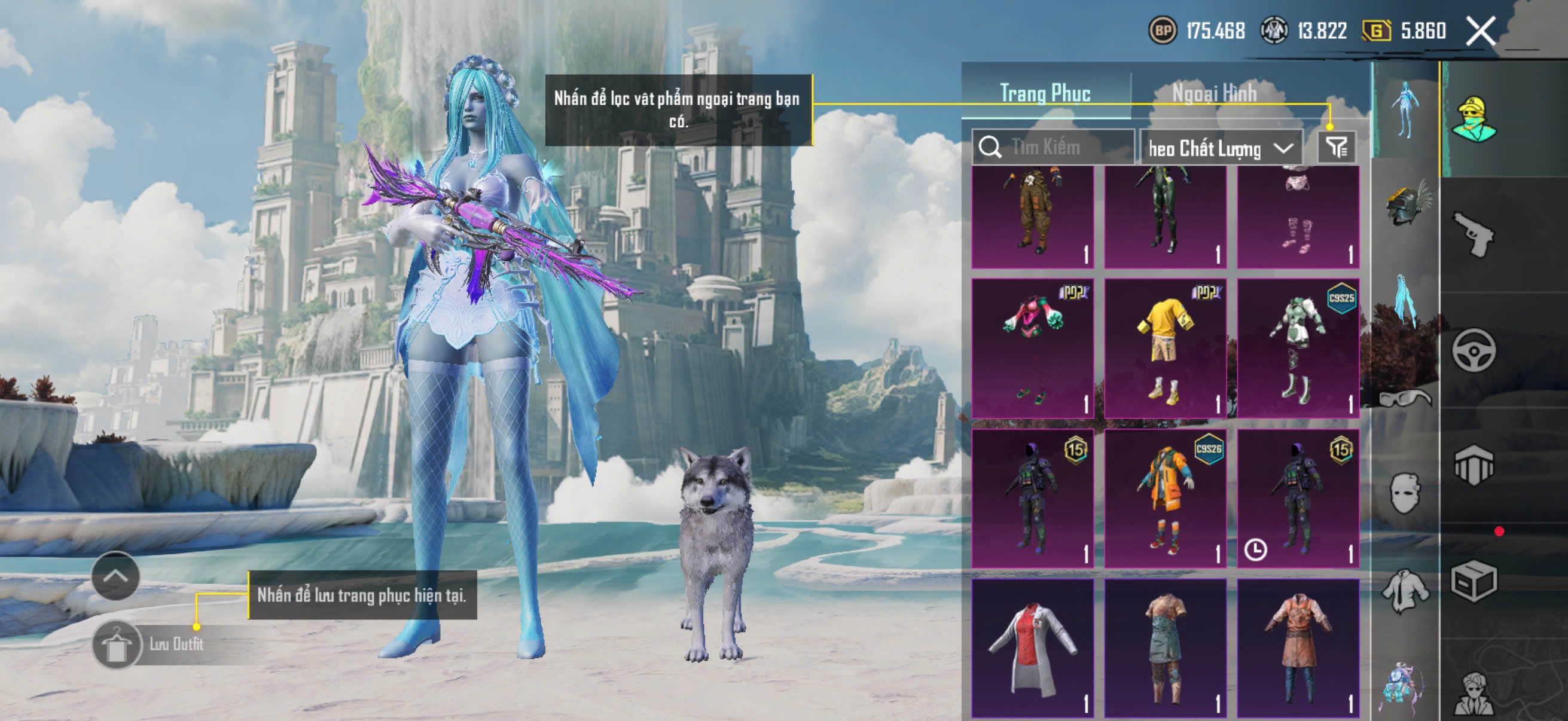
Task: Switch to the Ngoại Hình tab
Action: click(x=1214, y=93)
